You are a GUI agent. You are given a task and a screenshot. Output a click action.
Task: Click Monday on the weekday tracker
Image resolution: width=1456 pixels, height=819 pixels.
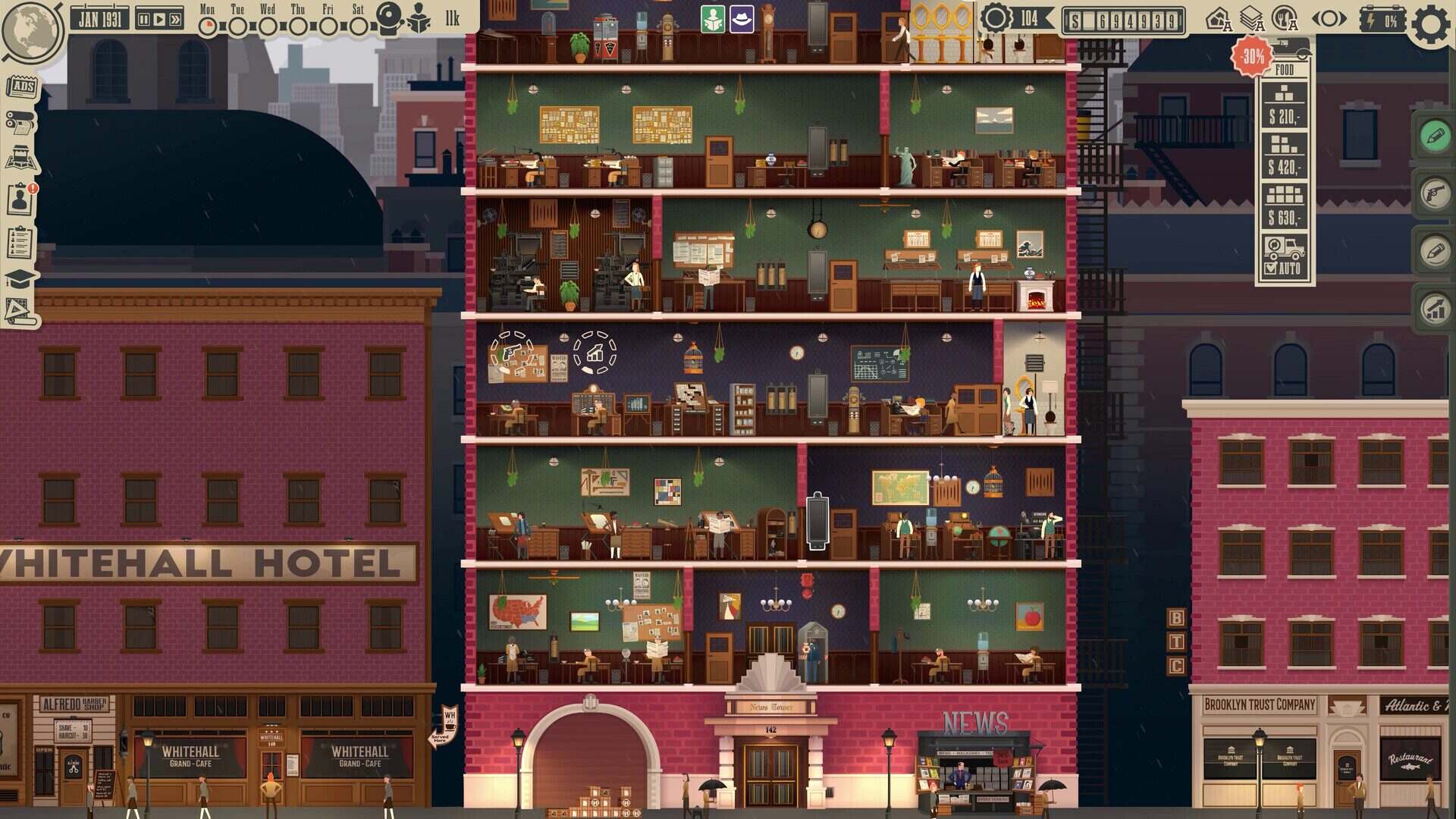[208, 27]
